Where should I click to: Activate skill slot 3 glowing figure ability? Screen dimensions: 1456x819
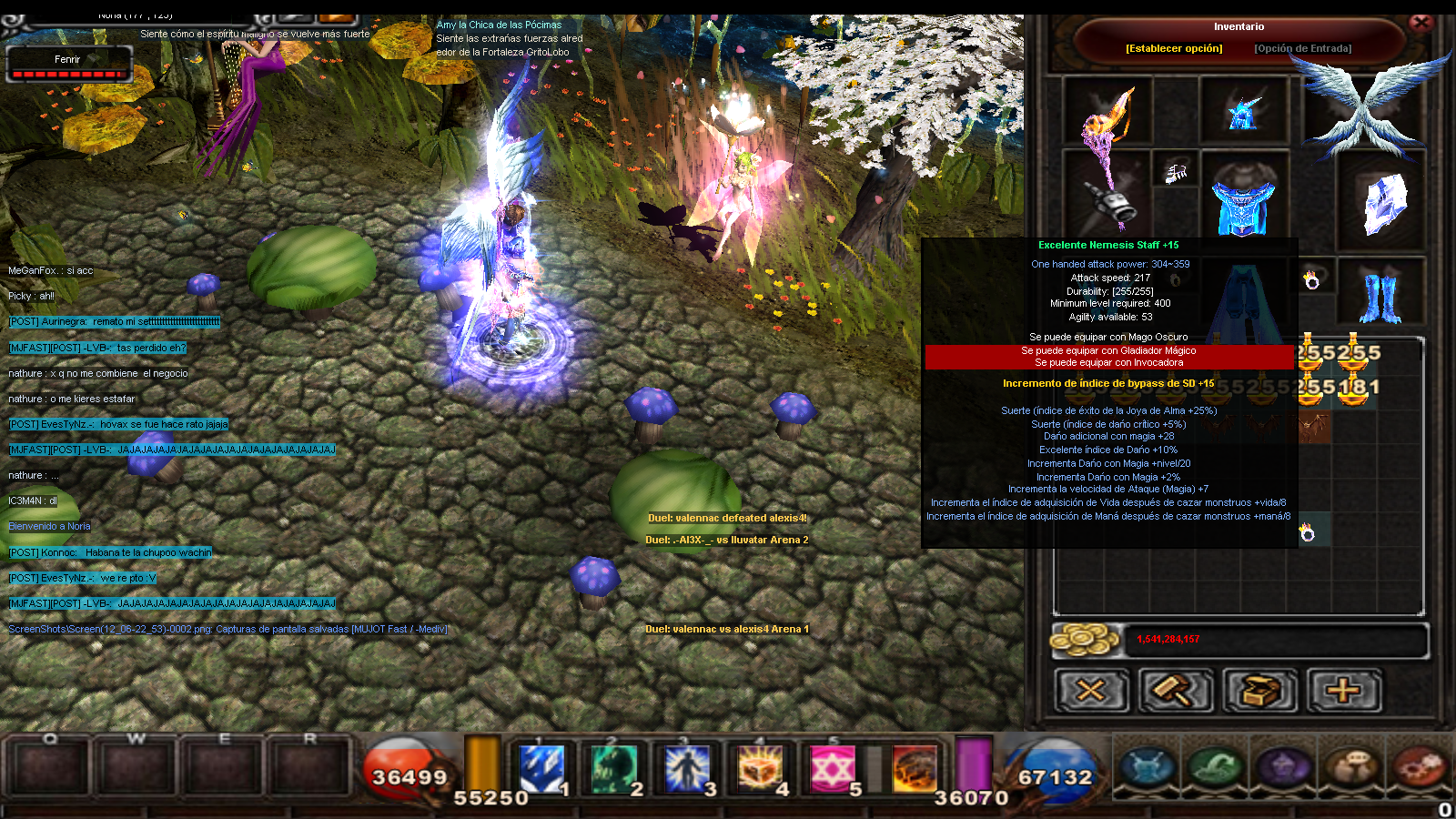tap(688, 769)
